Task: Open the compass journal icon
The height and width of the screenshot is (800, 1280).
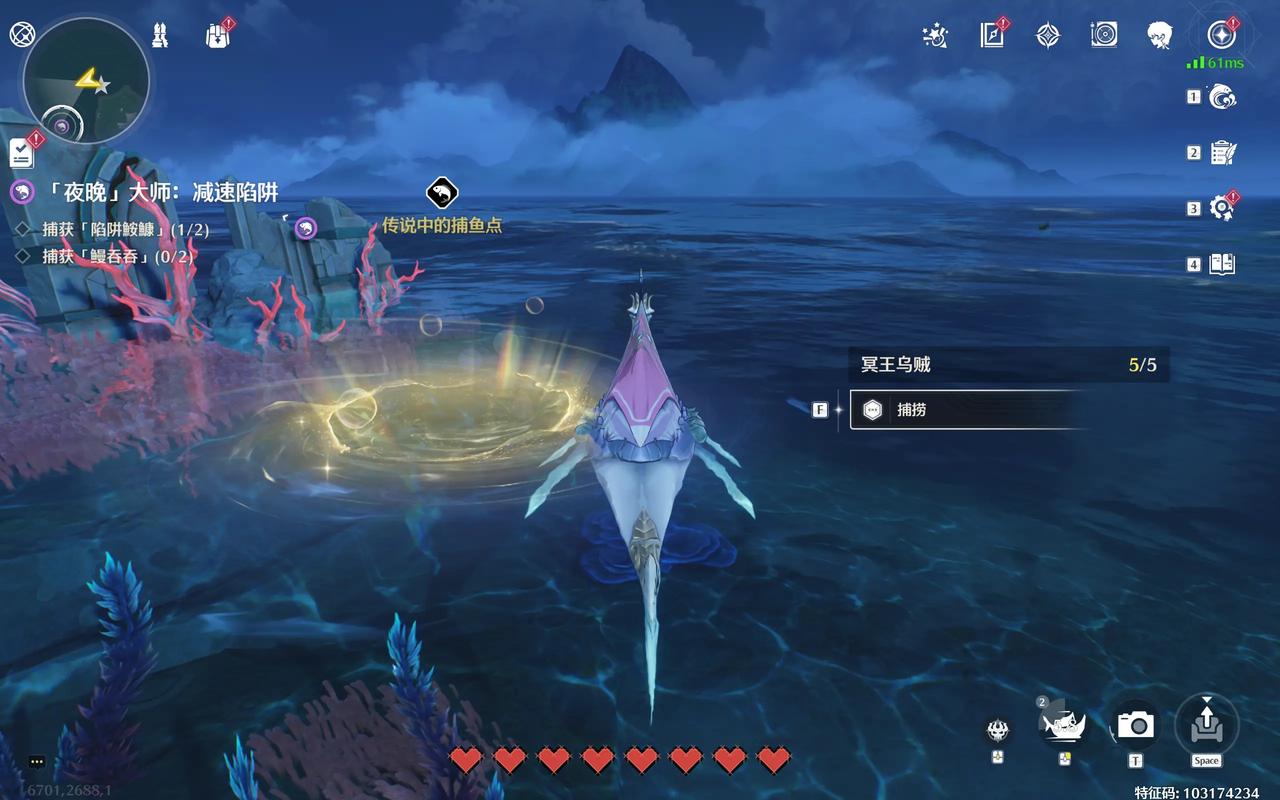Action: click(992, 35)
